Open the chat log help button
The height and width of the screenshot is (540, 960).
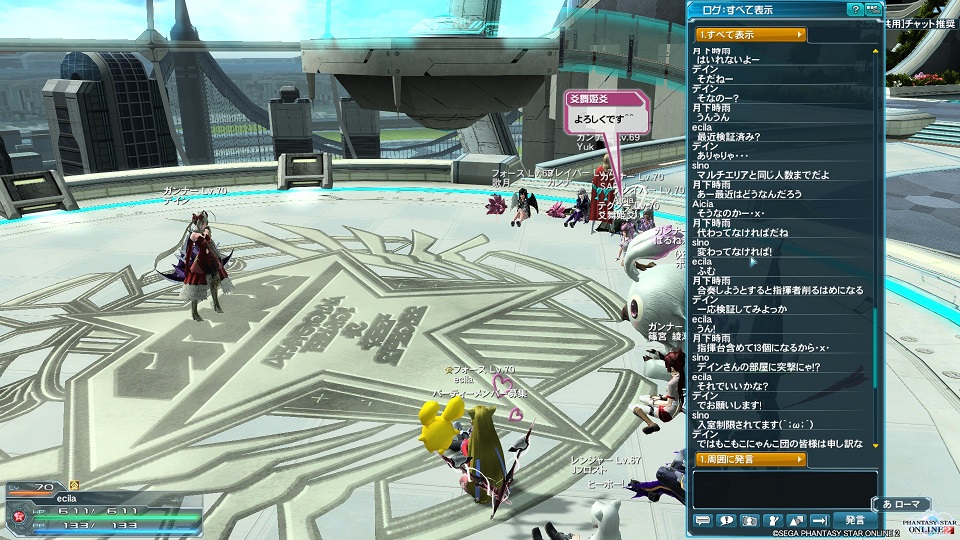pos(855,9)
